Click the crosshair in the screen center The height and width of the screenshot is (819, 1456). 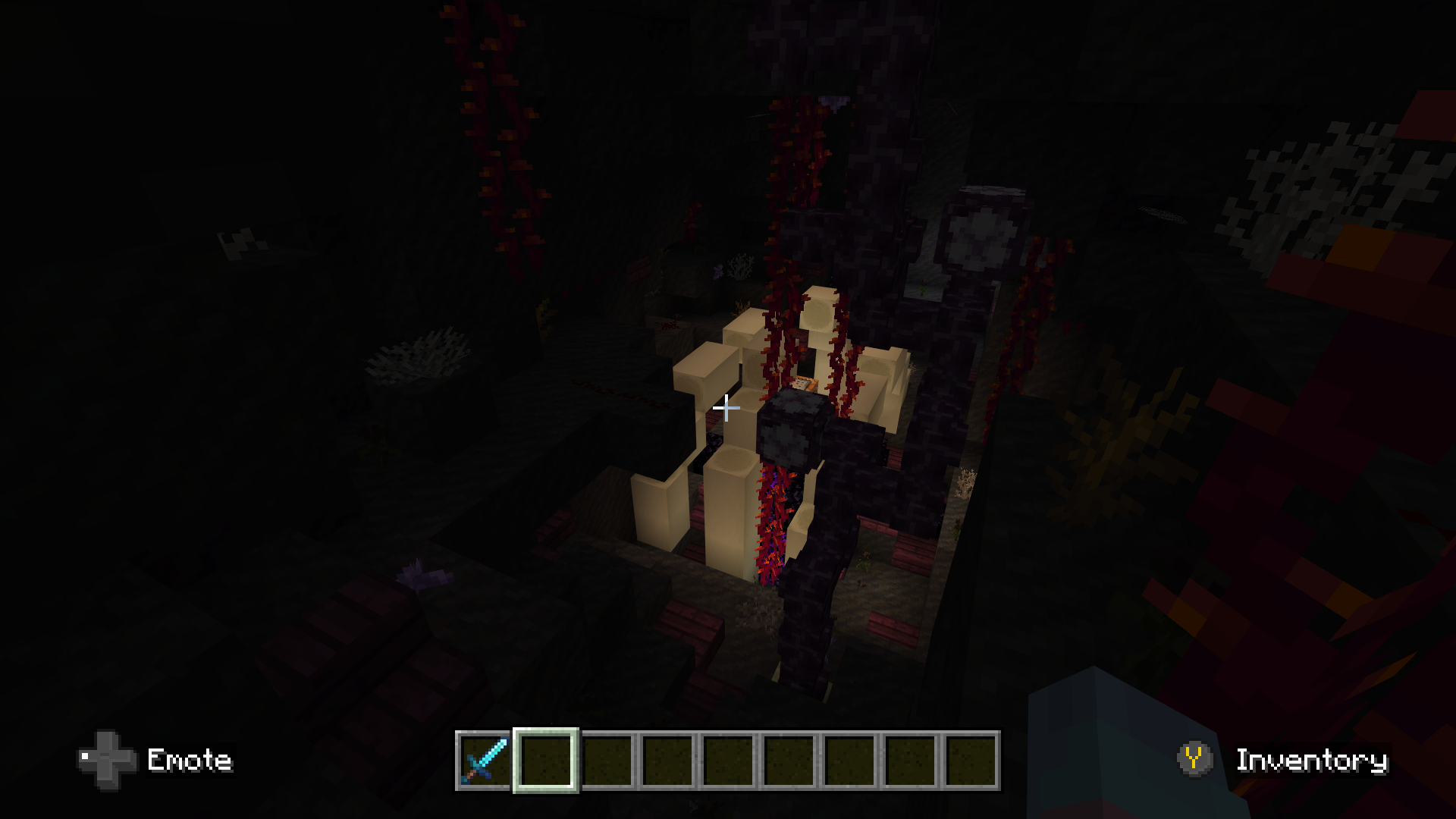pos(726,409)
